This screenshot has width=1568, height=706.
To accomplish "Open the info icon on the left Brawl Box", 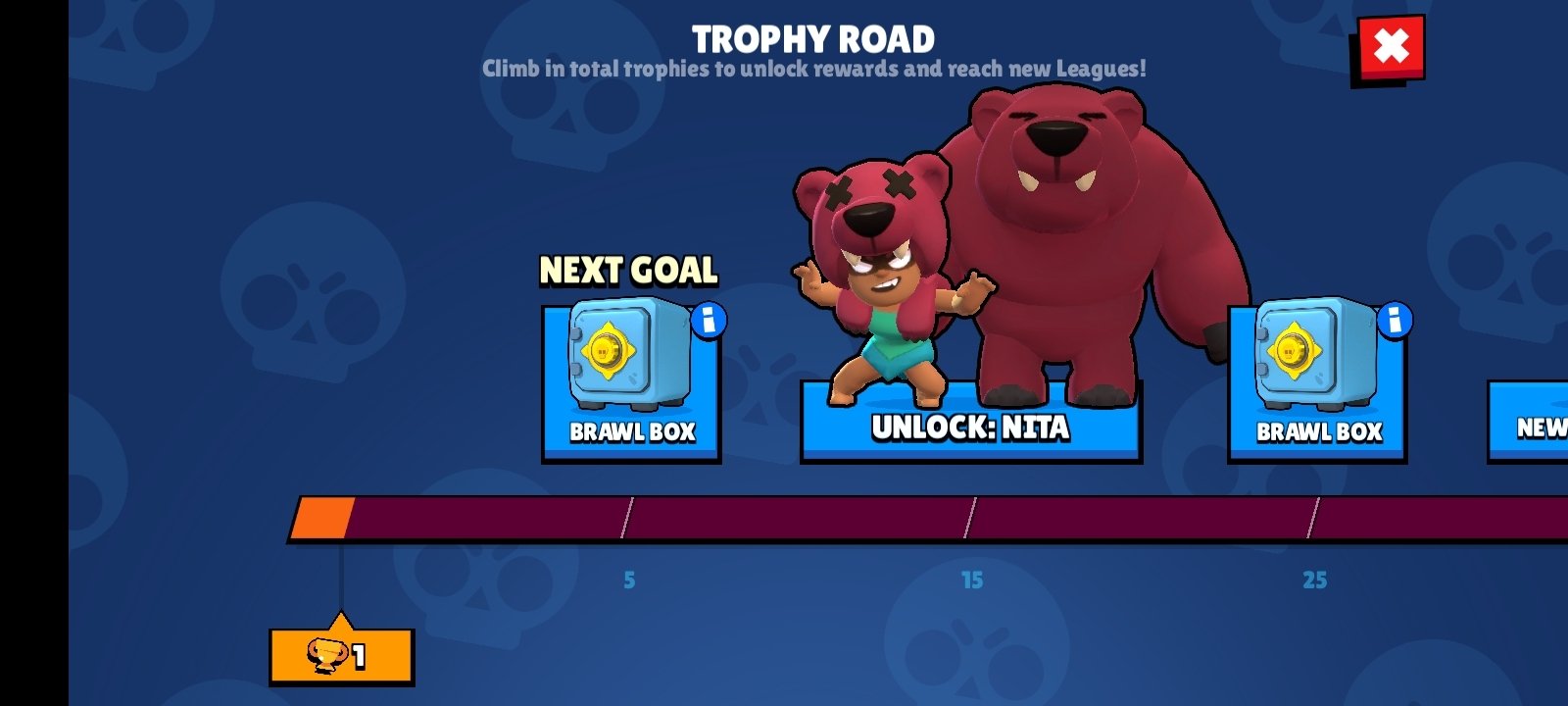I will (708, 319).
